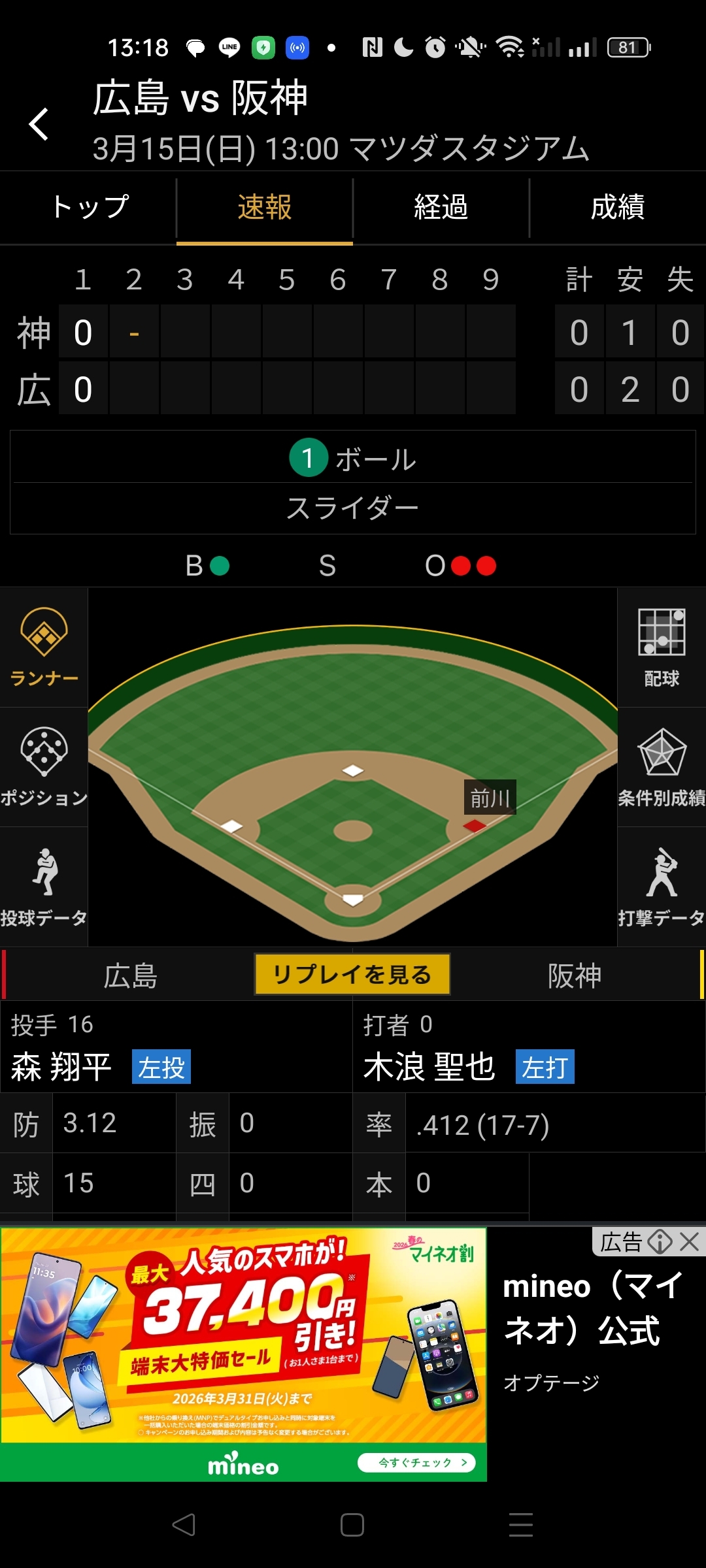The height and width of the screenshot is (1568, 706).
Task: Select the 速報 tab
Action: pos(264,208)
